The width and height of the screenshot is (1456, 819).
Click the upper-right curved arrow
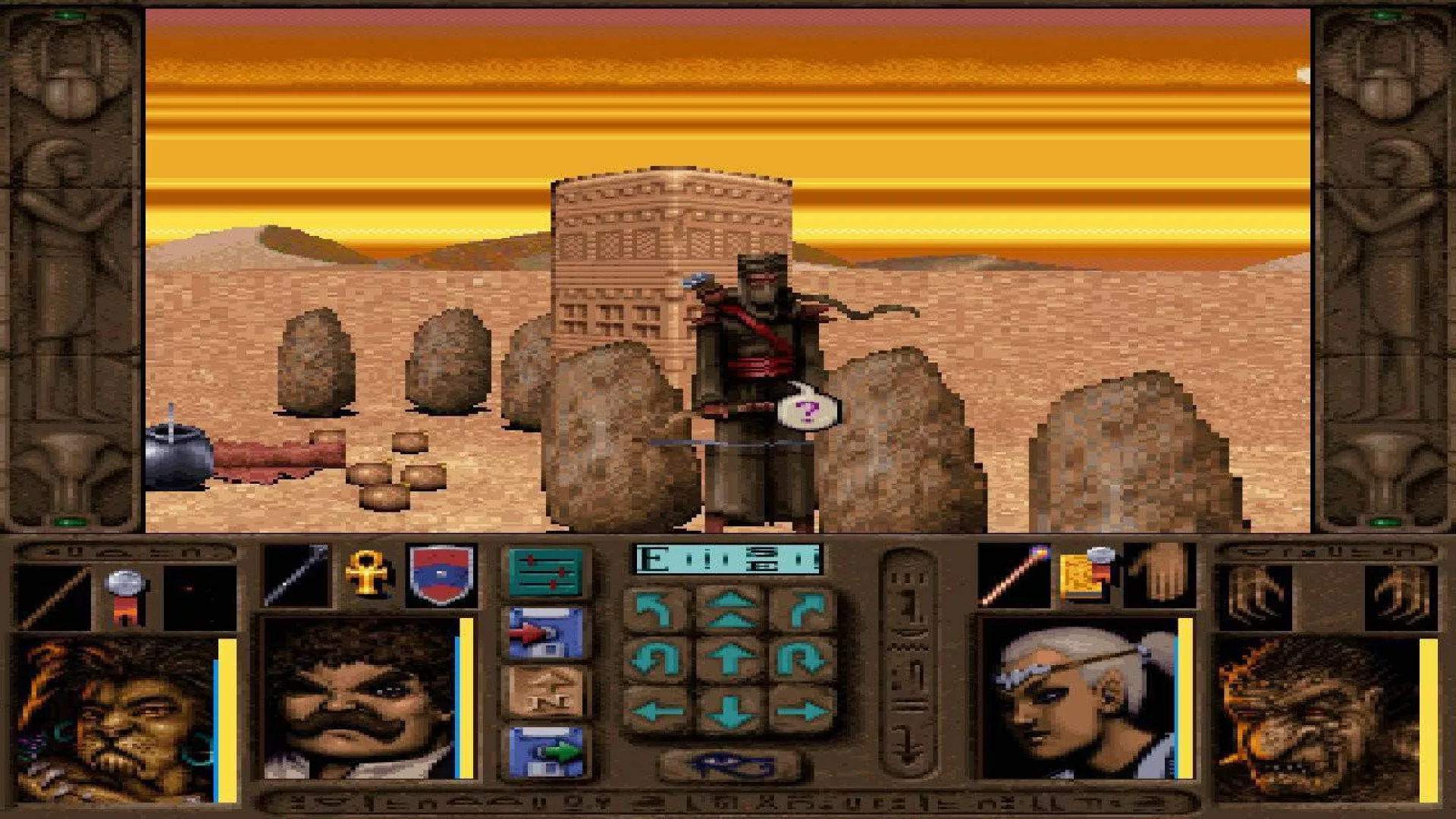(x=802, y=609)
